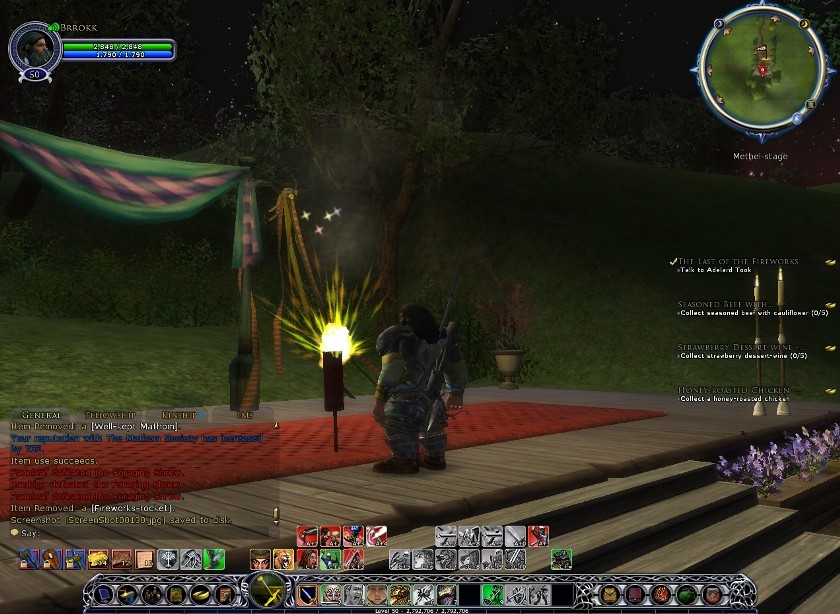This screenshot has height=614, width=840.
Task: Switch to the General chat tab
Action: tap(42, 414)
